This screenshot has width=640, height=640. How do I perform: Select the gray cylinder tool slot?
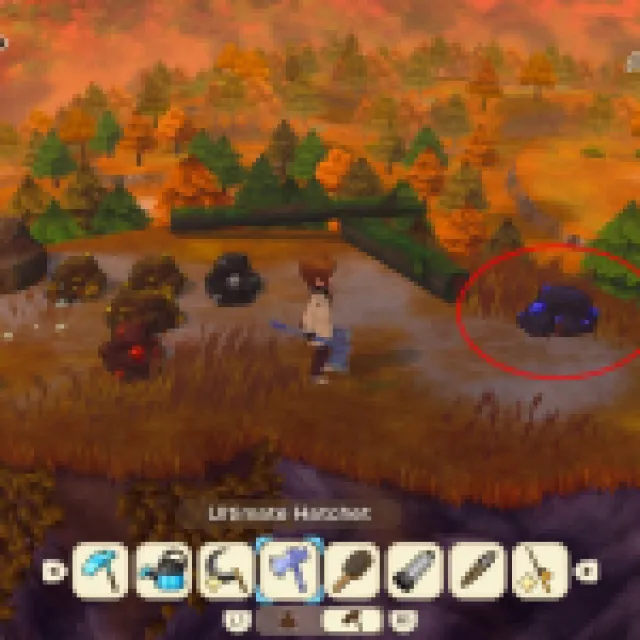click(x=416, y=571)
